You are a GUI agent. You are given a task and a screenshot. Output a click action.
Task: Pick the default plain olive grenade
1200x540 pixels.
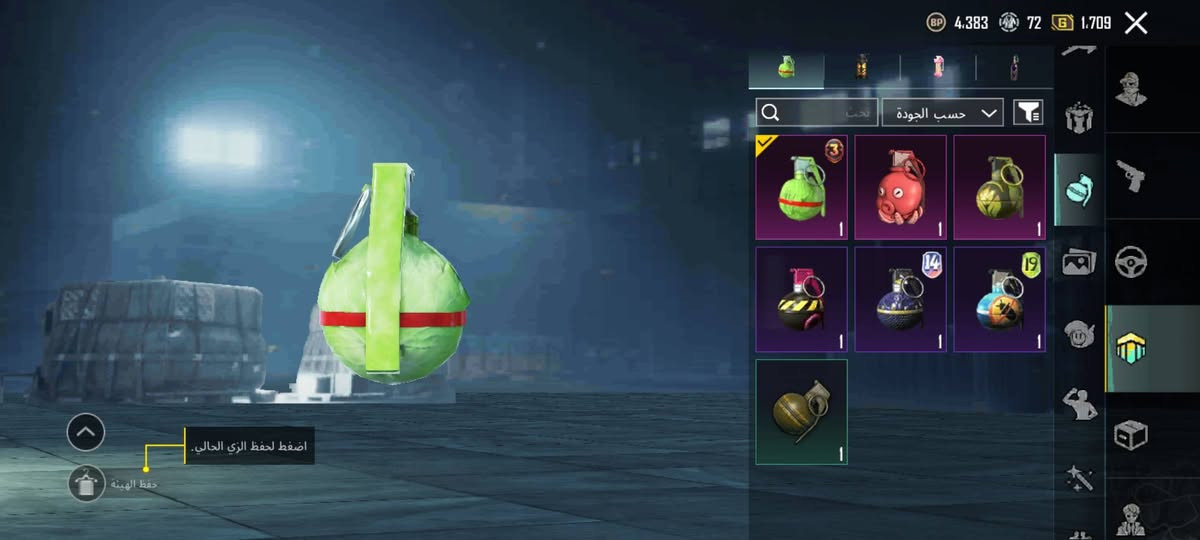(802, 412)
